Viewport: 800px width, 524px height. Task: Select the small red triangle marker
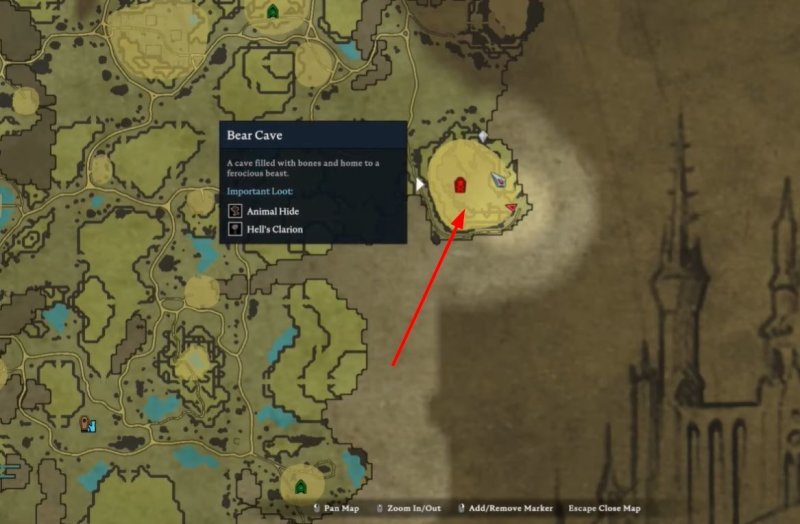click(511, 208)
